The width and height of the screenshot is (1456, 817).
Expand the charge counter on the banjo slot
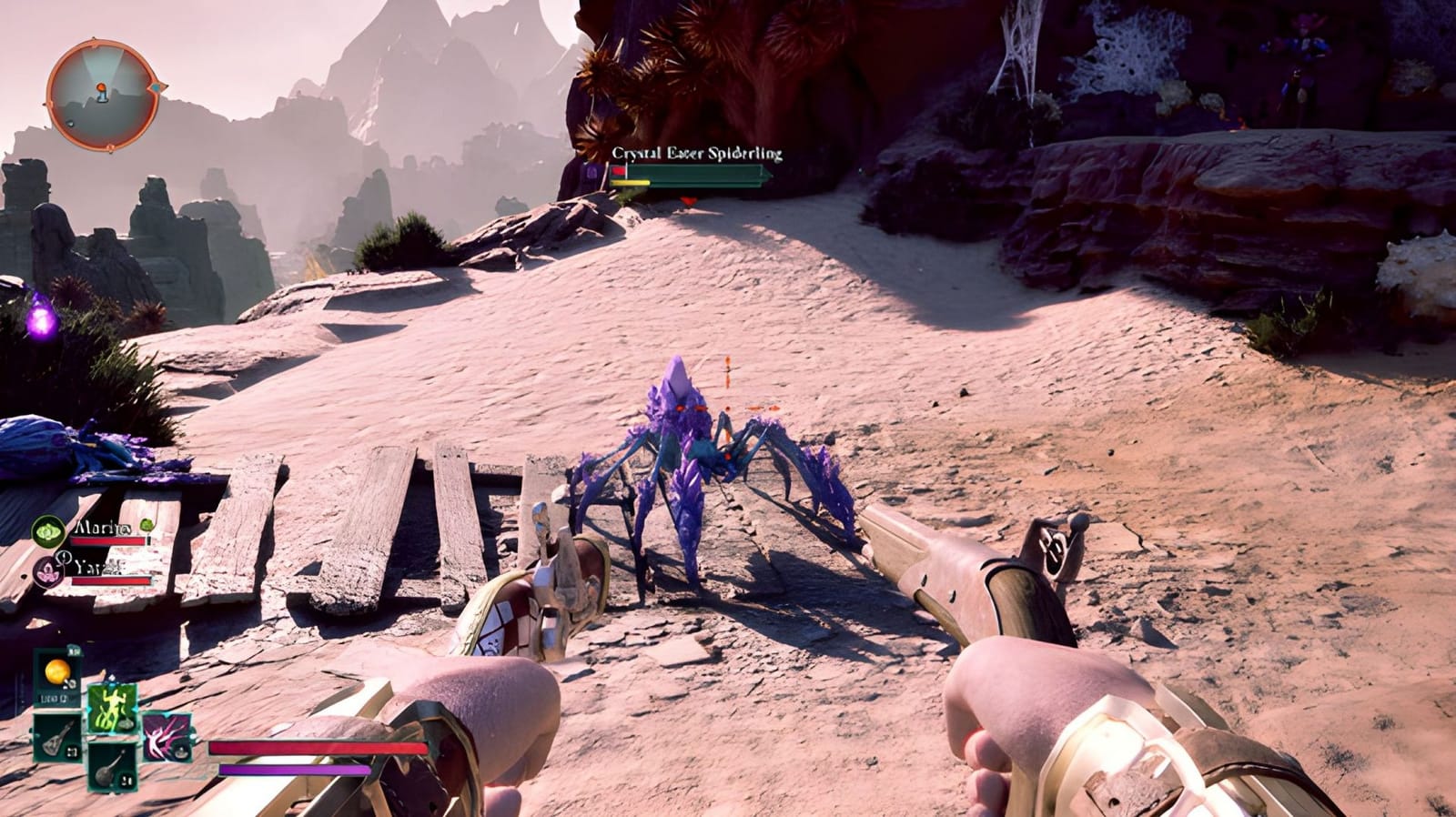(x=126, y=780)
